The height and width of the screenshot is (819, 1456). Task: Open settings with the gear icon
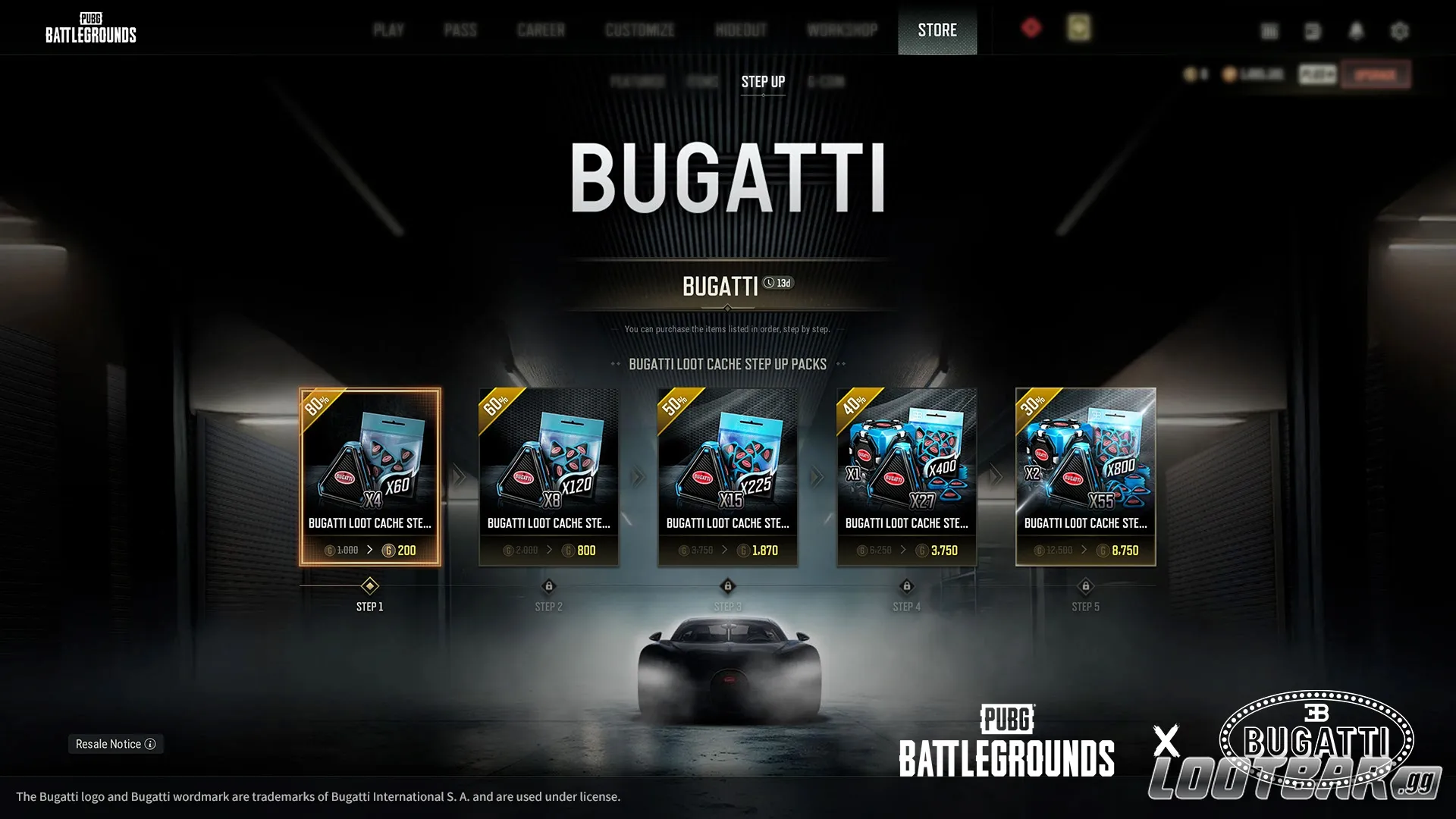pyautogui.click(x=1400, y=31)
